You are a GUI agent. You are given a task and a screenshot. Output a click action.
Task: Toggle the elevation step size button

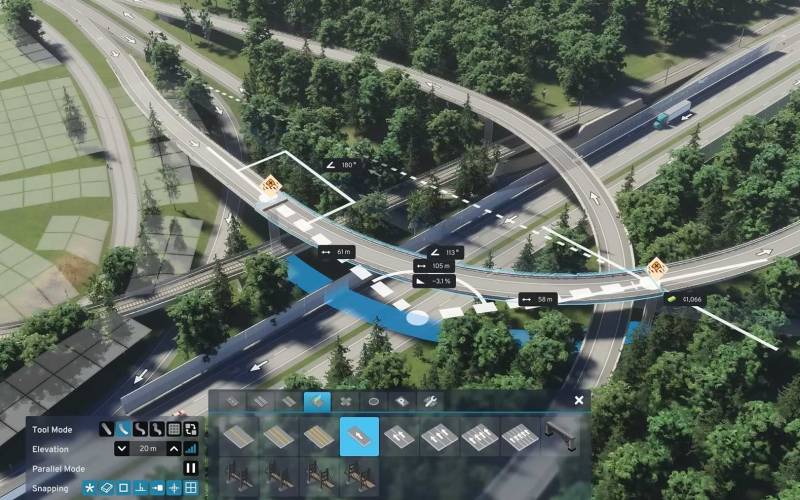[191, 449]
